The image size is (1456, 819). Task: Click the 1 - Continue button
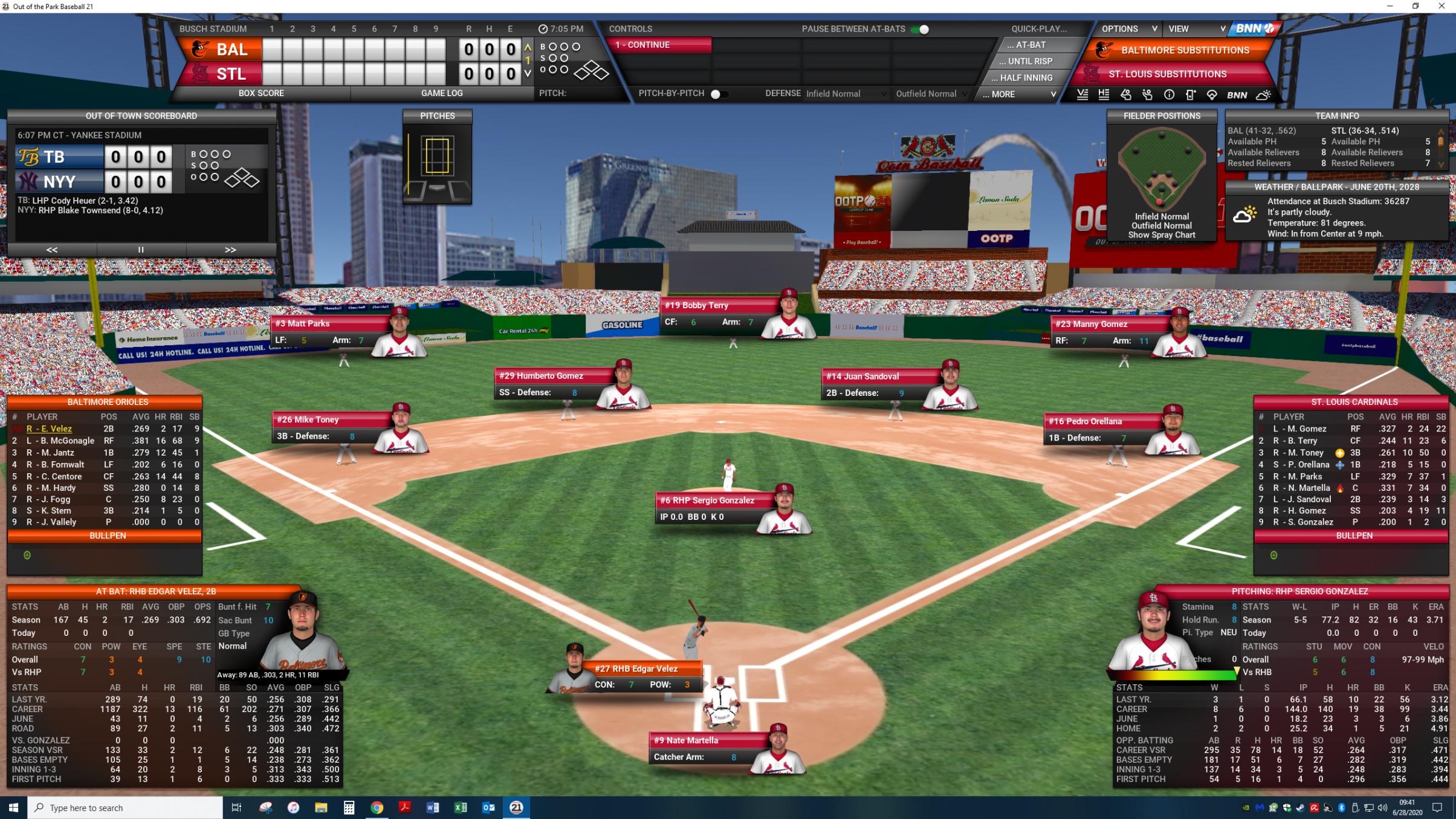point(661,45)
